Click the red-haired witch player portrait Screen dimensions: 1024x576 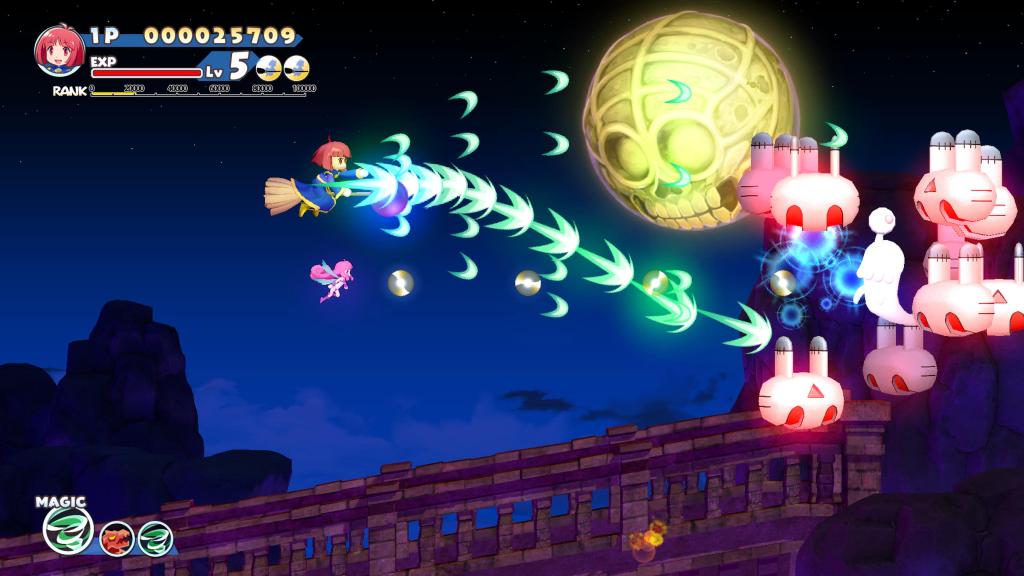pyautogui.click(x=59, y=50)
